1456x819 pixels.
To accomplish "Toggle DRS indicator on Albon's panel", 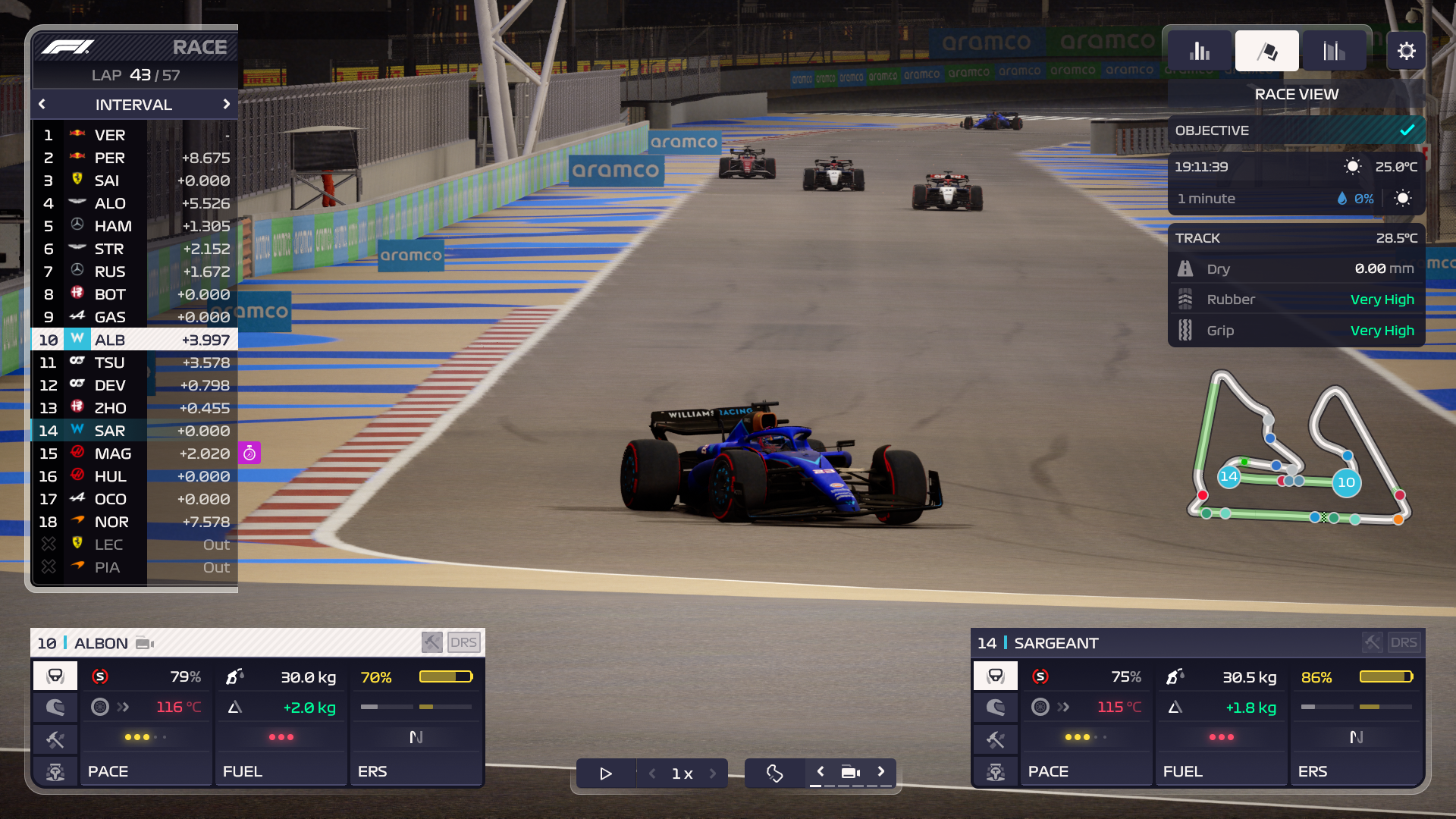I will pos(465,642).
